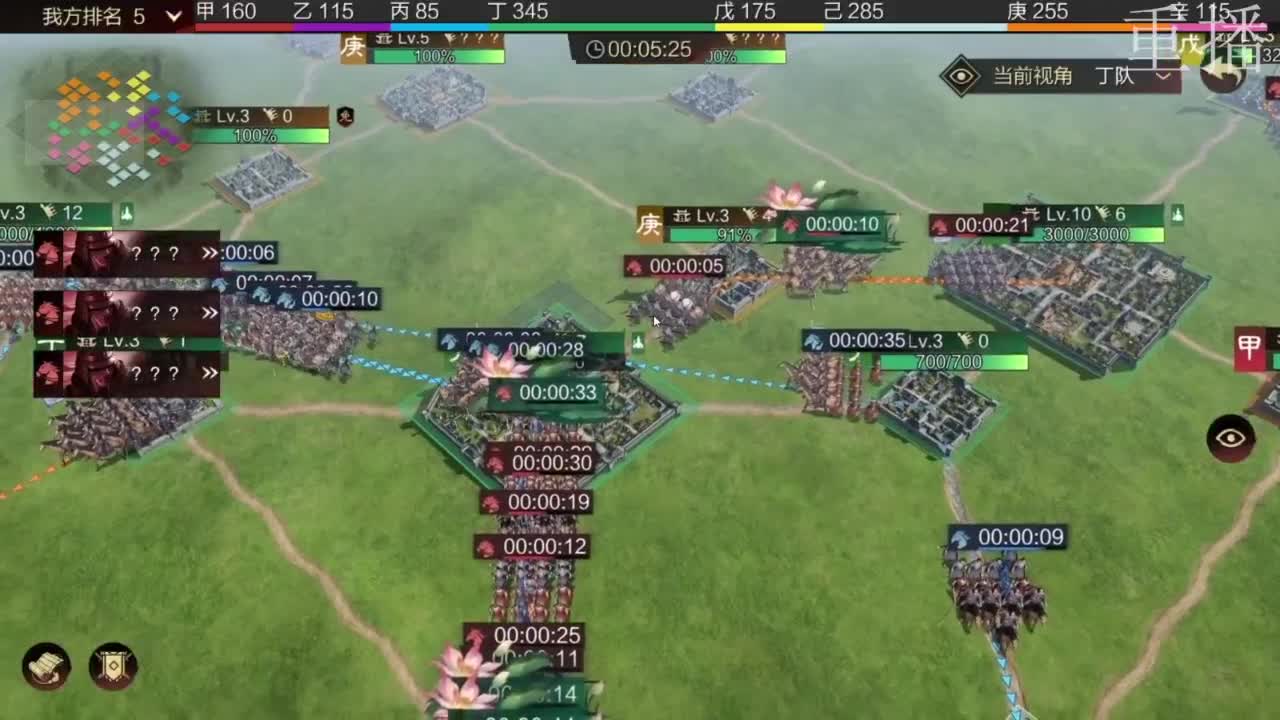Toggle visibility of the first ??? army entry
Viewport: 1280px width, 720px height.
coord(211,254)
